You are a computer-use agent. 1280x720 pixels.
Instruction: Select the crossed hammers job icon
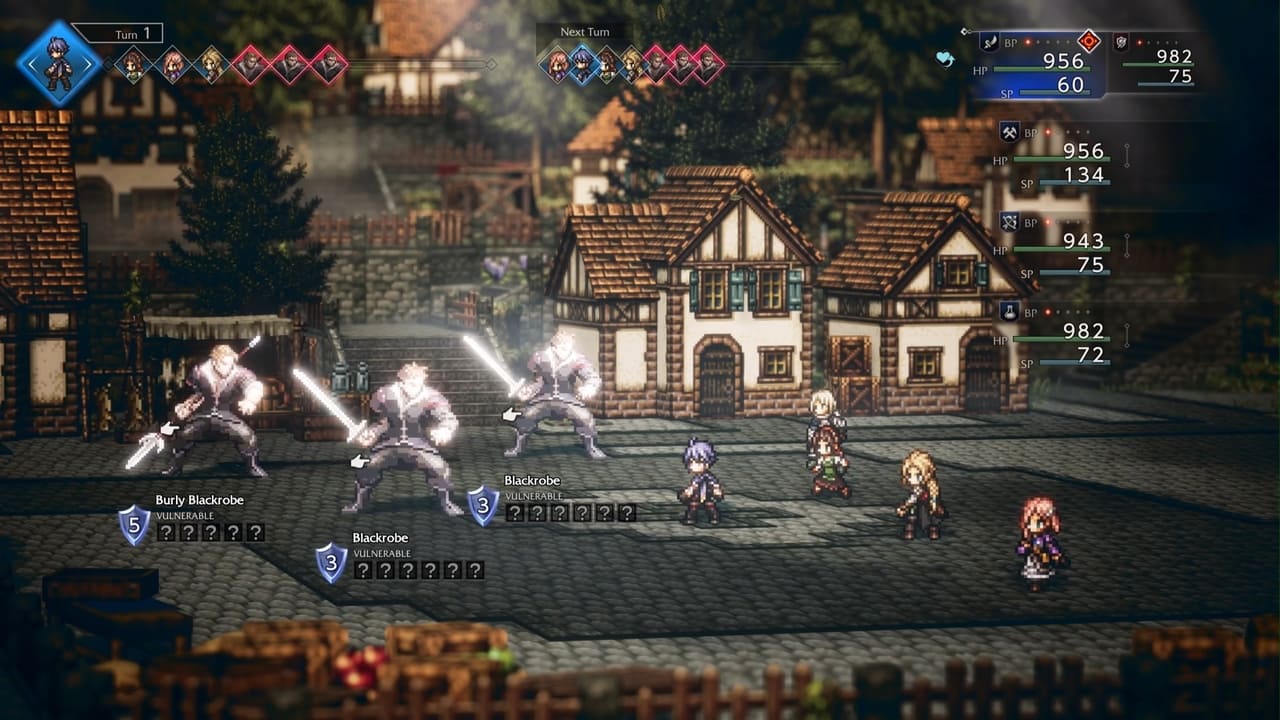(x=1009, y=131)
